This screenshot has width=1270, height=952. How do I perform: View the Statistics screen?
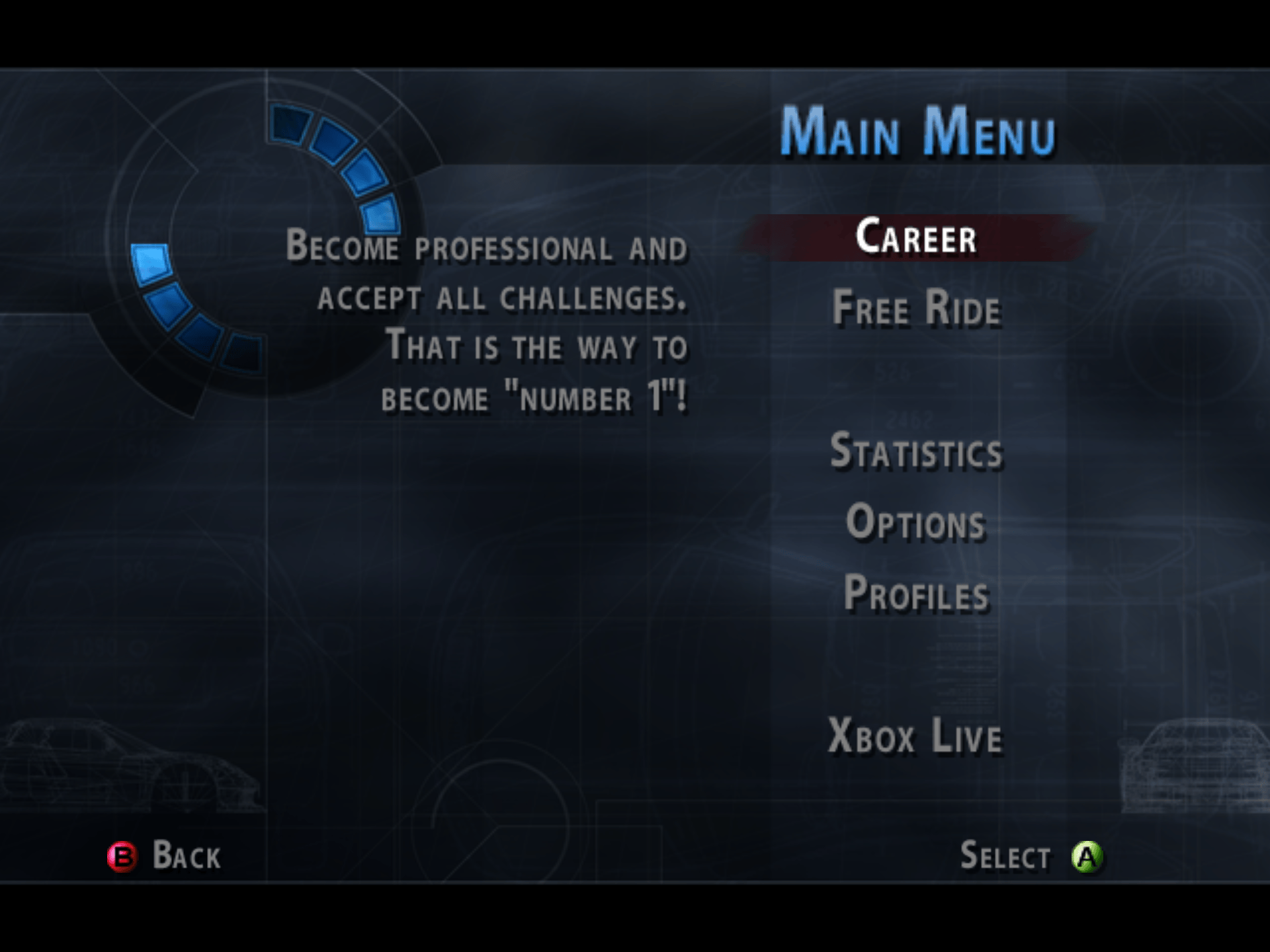[916, 451]
